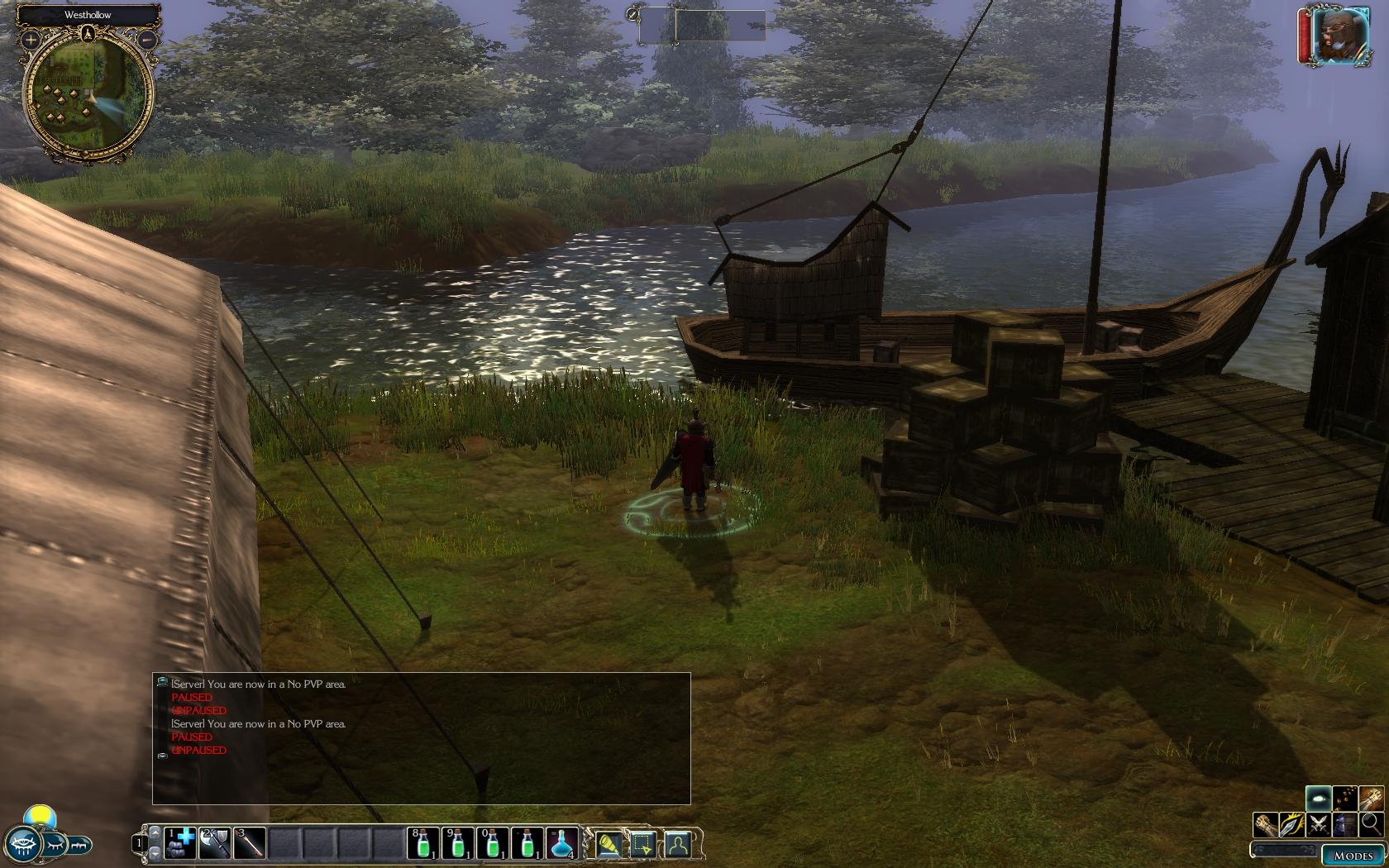The image size is (1389, 868).
Task: Activate the marquee selection tool
Action: 642,844
